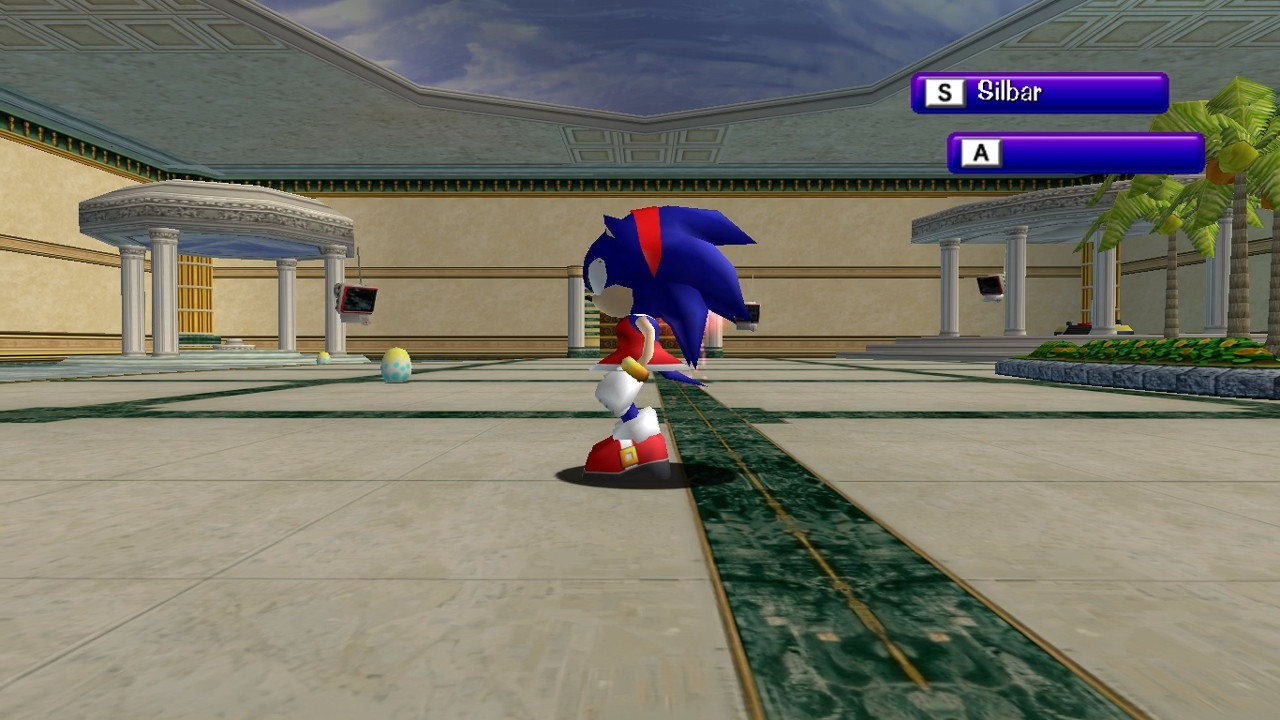Activate the unlabeled A action bar
The width and height of the screenshot is (1280, 720).
pos(1075,154)
